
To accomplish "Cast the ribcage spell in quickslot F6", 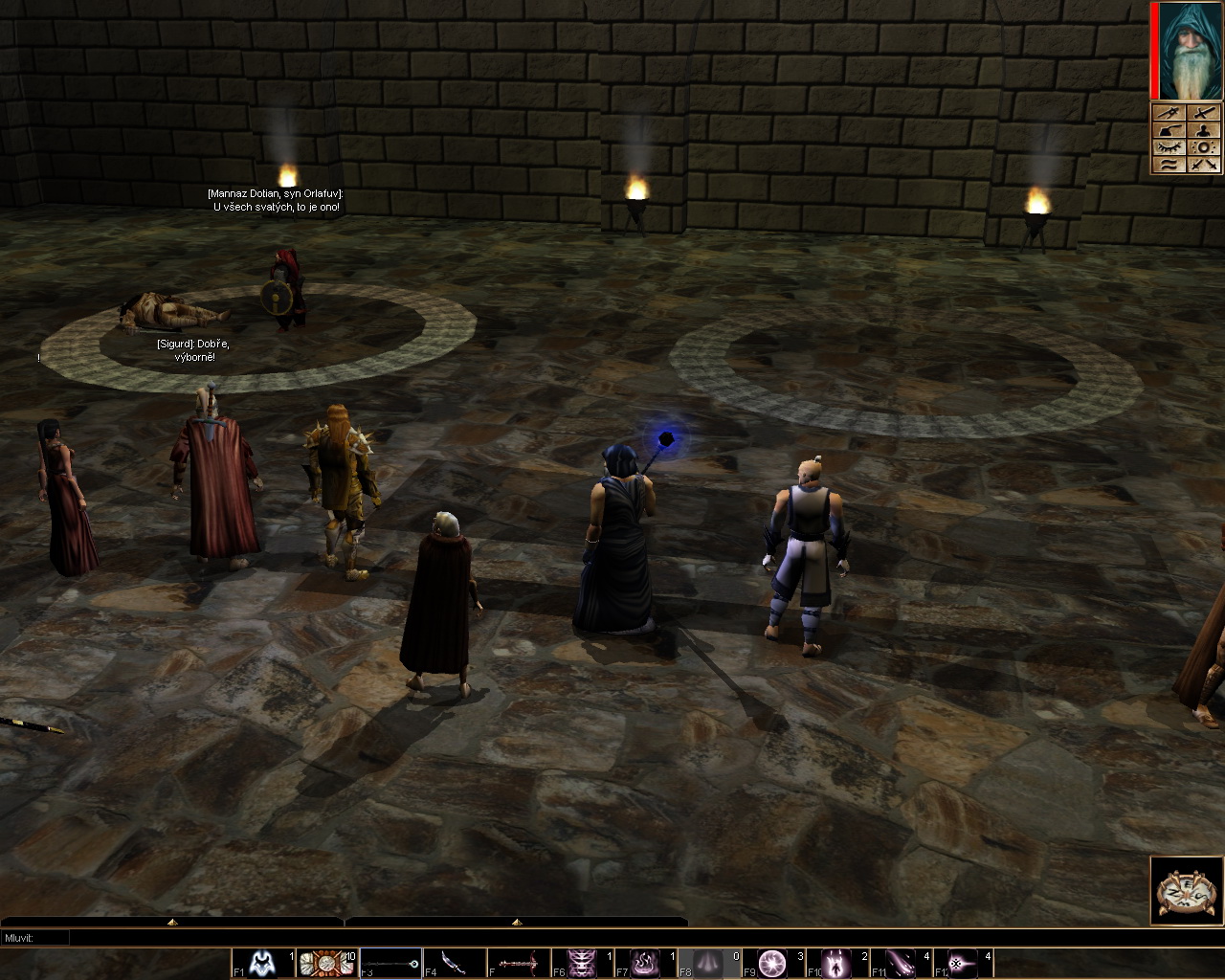I will tap(583, 963).
